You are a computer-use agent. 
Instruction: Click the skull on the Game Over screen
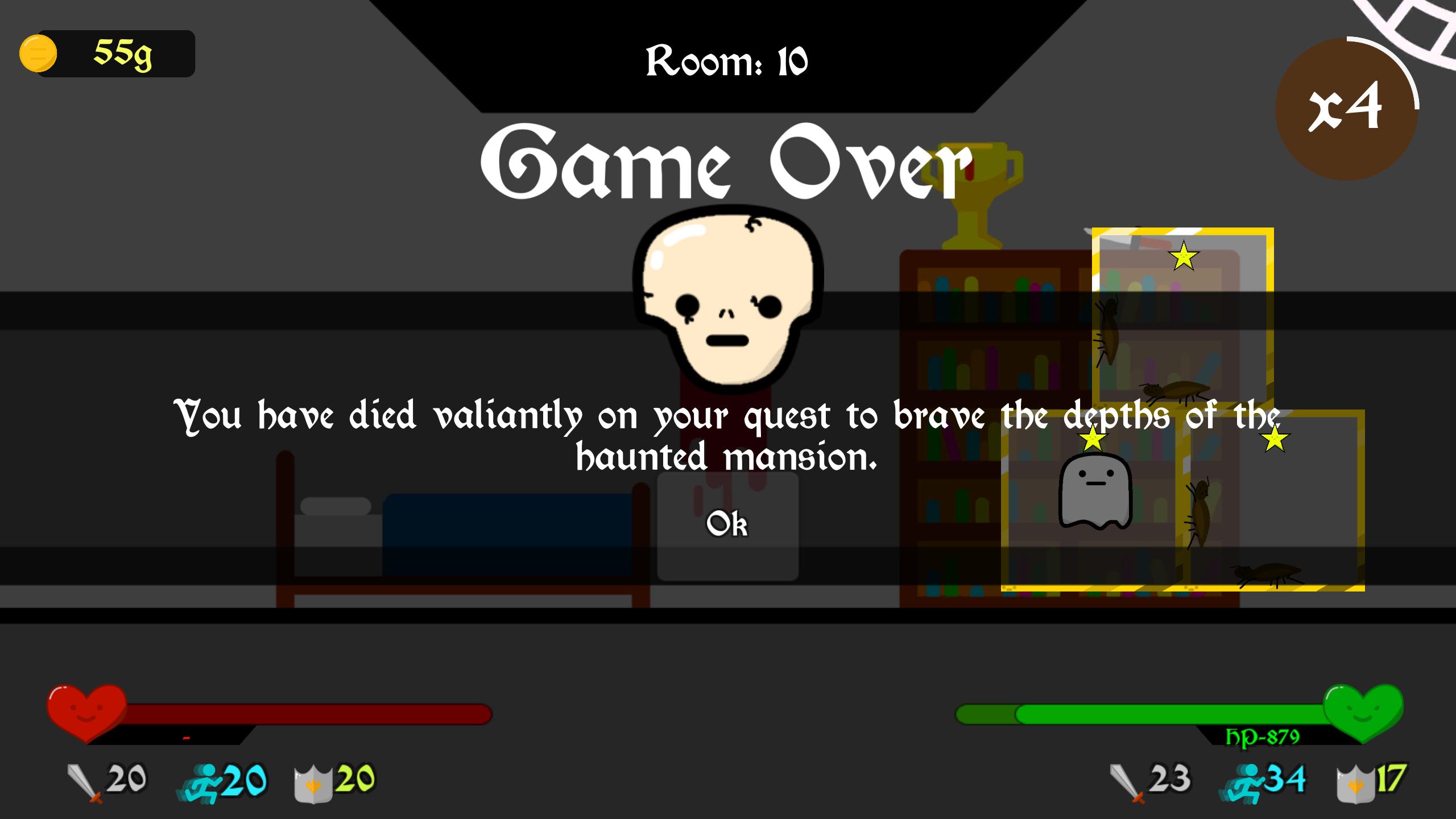pyautogui.click(x=730, y=296)
